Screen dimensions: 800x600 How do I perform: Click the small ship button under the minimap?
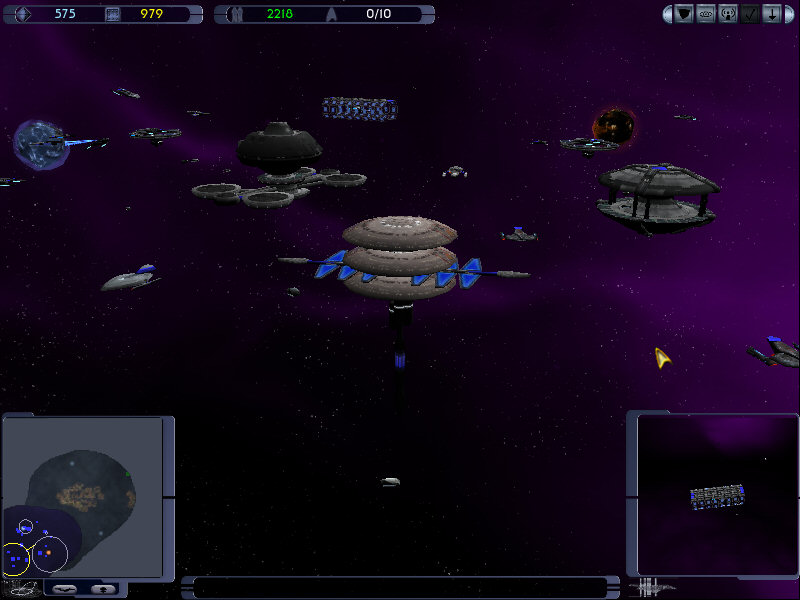pyautogui.click(x=103, y=589)
